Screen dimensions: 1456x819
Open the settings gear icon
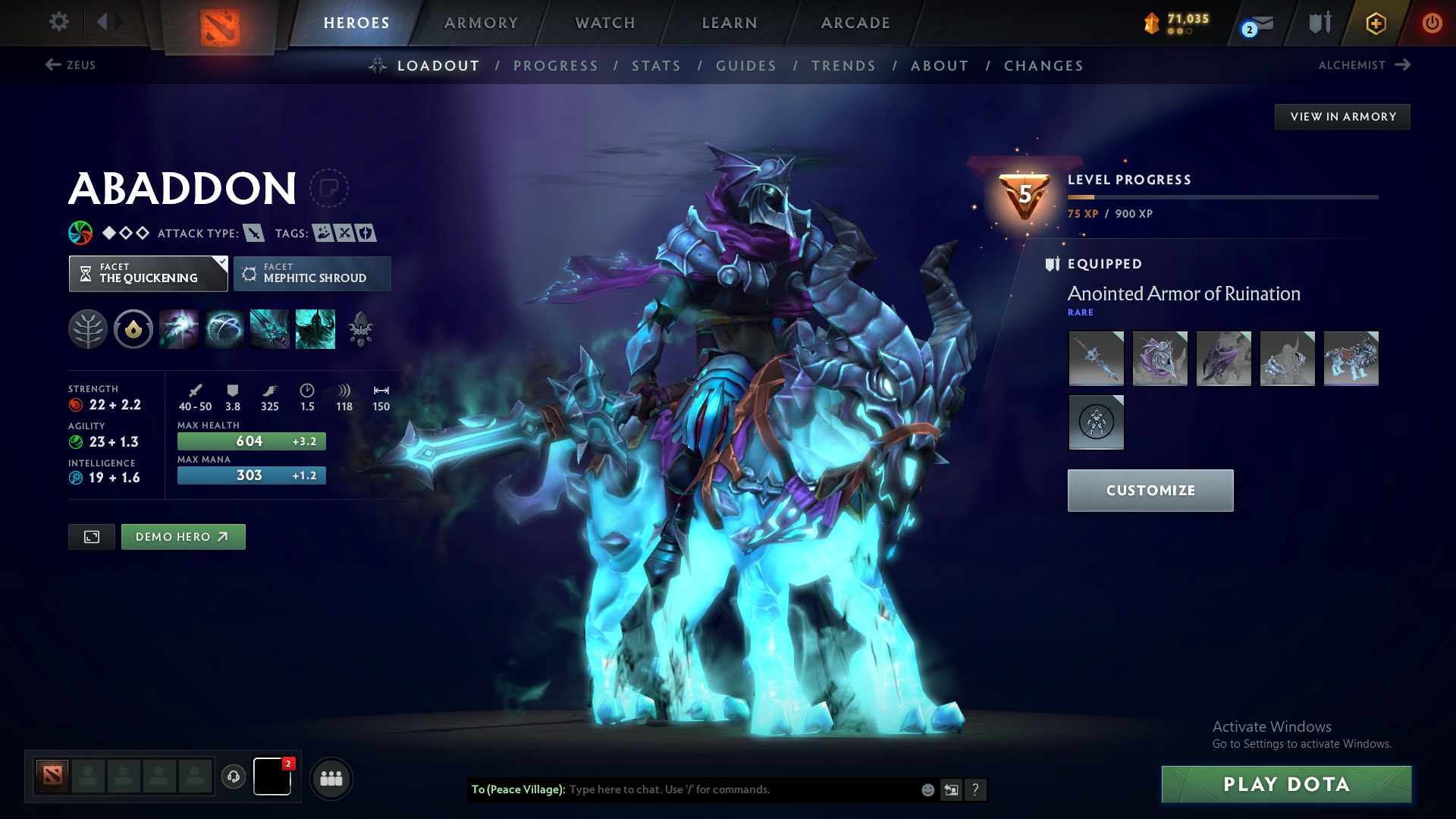point(58,22)
